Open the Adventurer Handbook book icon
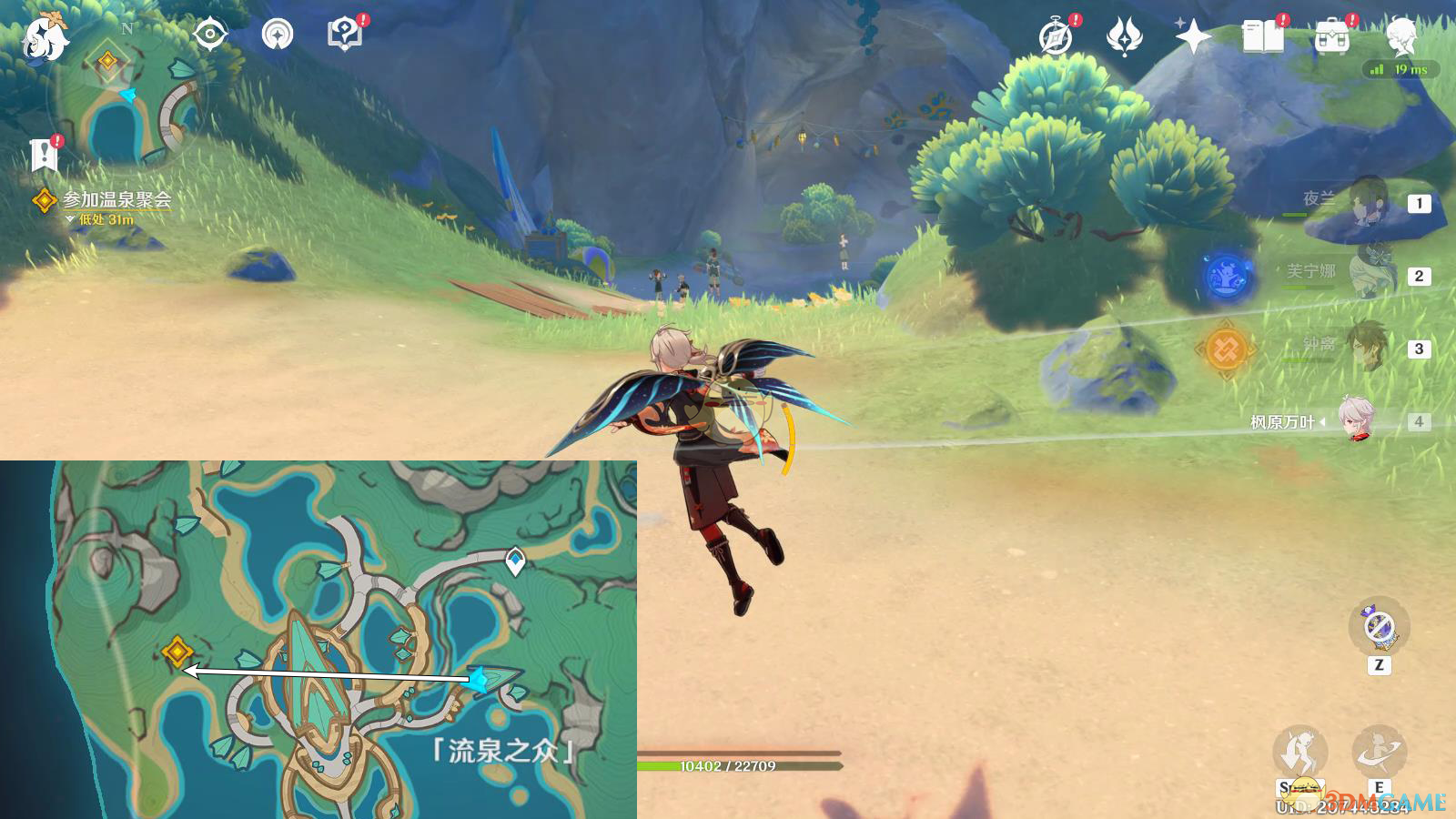The image size is (1456, 819). [x=1262, y=37]
